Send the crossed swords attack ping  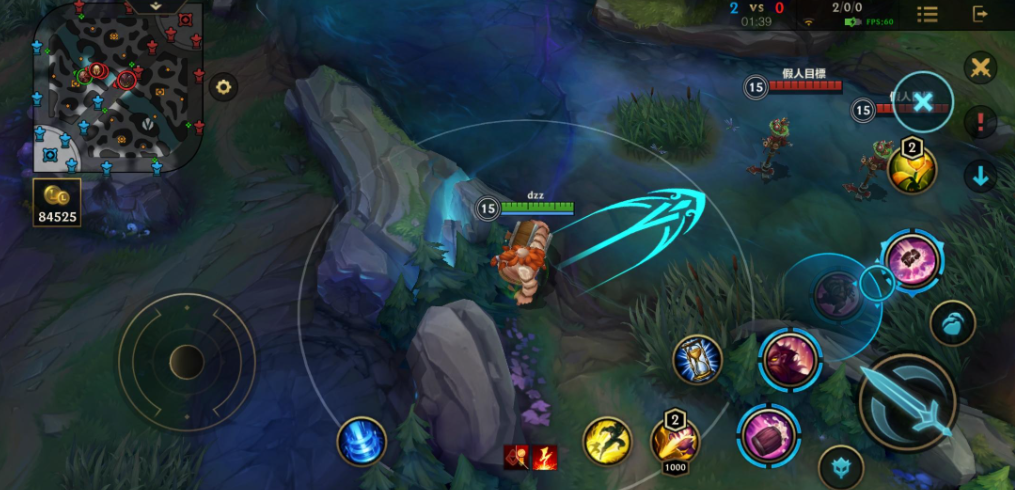(x=981, y=68)
